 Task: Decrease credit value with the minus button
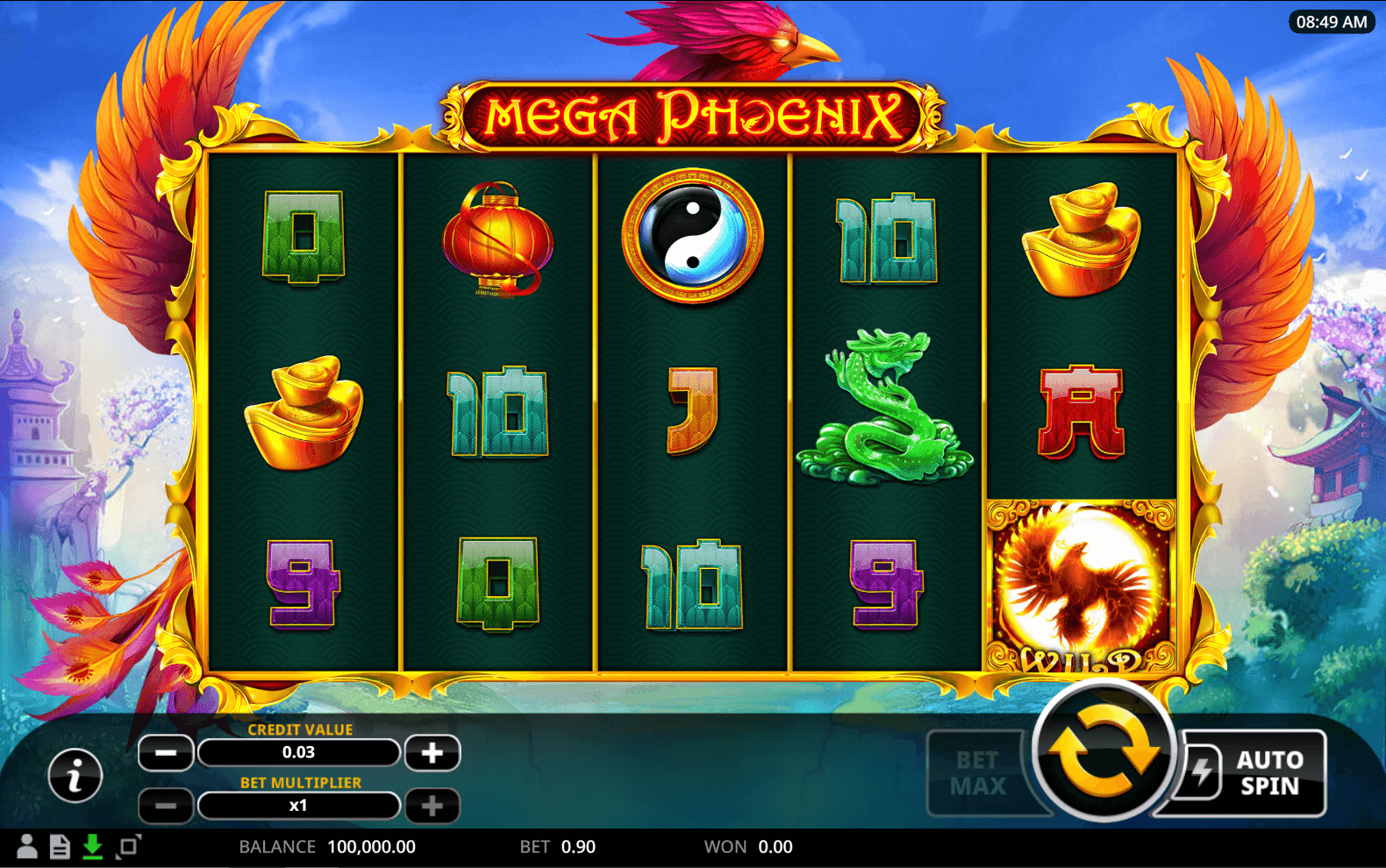coord(165,752)
